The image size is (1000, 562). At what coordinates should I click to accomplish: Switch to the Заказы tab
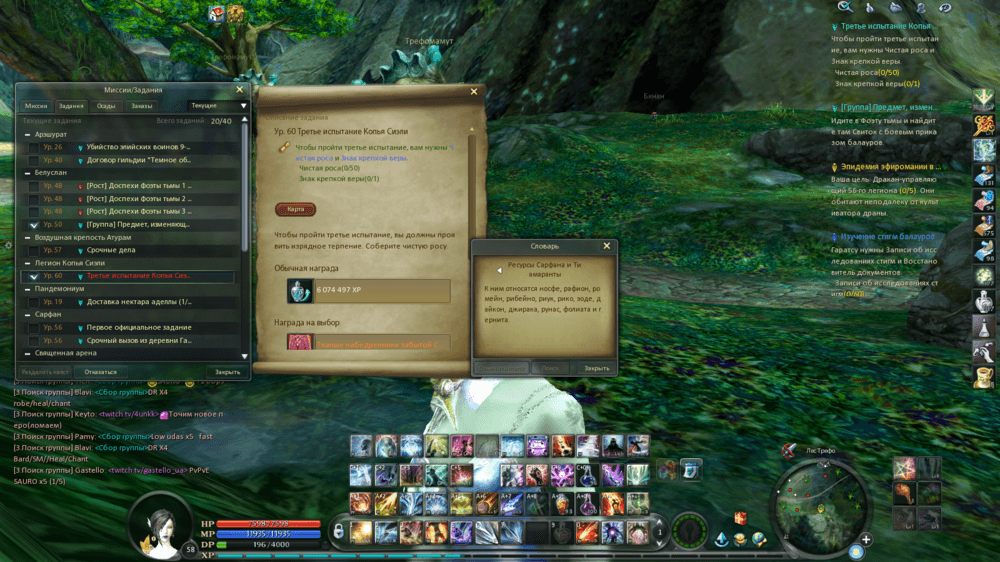[x=142, y=105]
